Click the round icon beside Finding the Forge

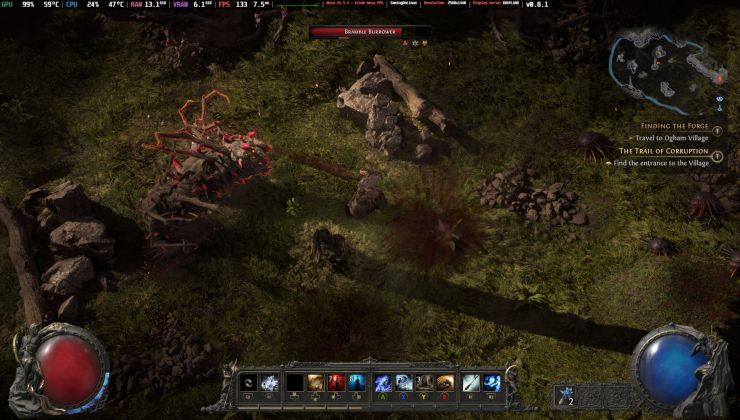point(719,128)
